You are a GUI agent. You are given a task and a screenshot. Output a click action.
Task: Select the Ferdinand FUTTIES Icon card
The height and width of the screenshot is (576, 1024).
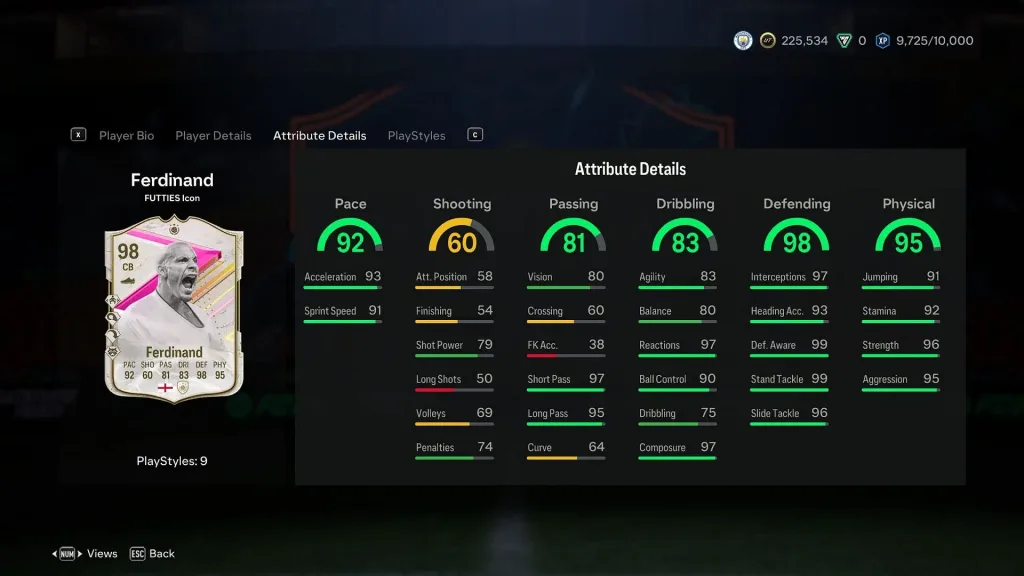click(x=173, y=309)
